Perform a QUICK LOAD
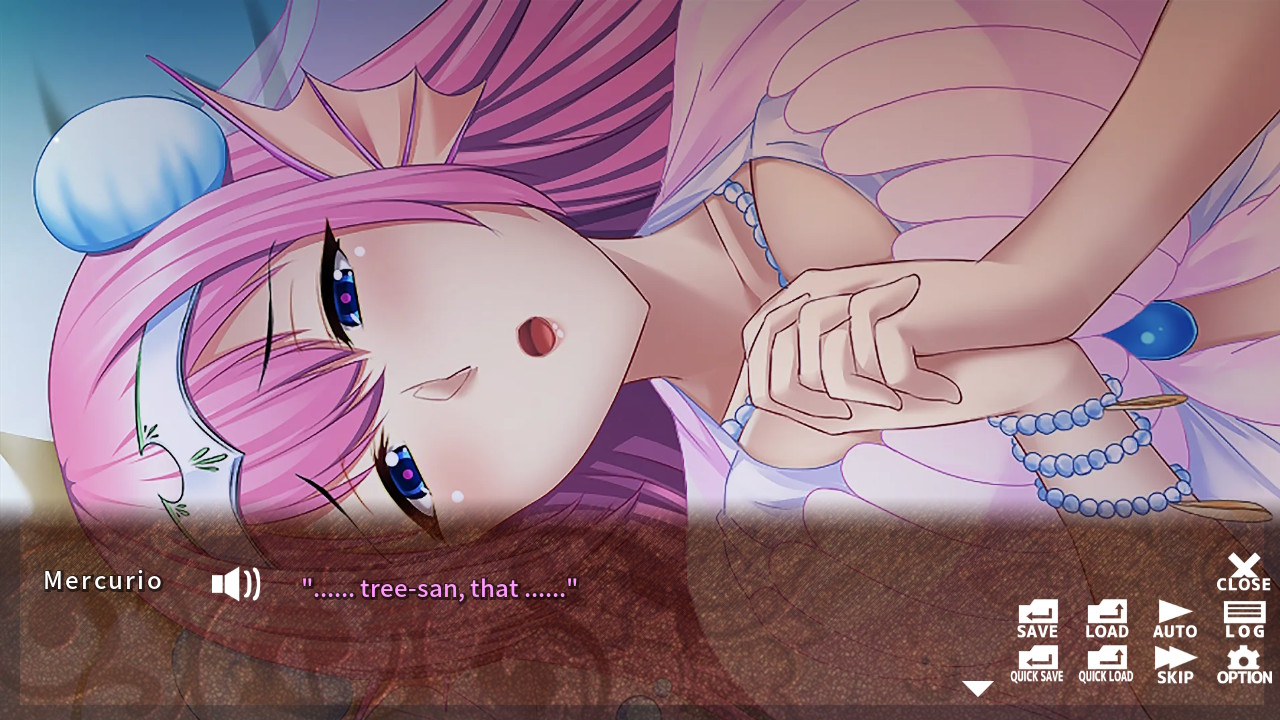The height and width of the screenshot is (720, 1280). click(x=1105, y=663)
